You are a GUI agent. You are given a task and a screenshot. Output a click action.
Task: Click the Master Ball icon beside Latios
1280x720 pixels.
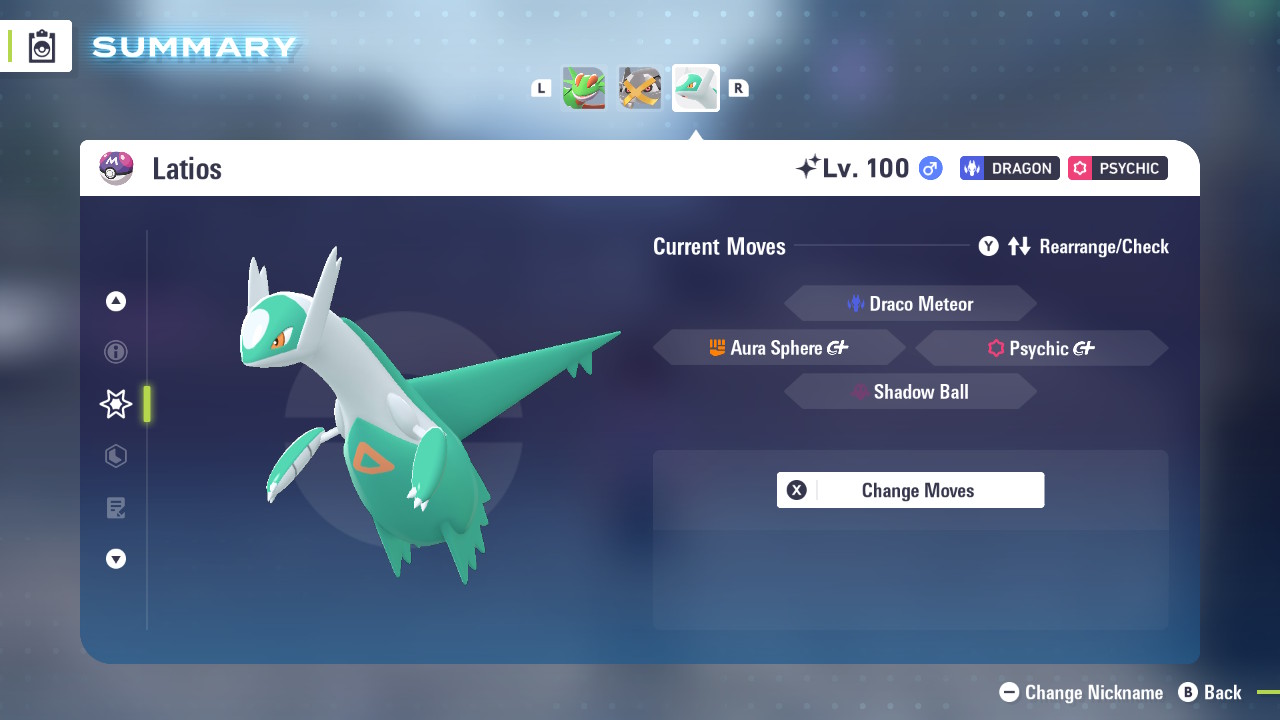[117, 168]
